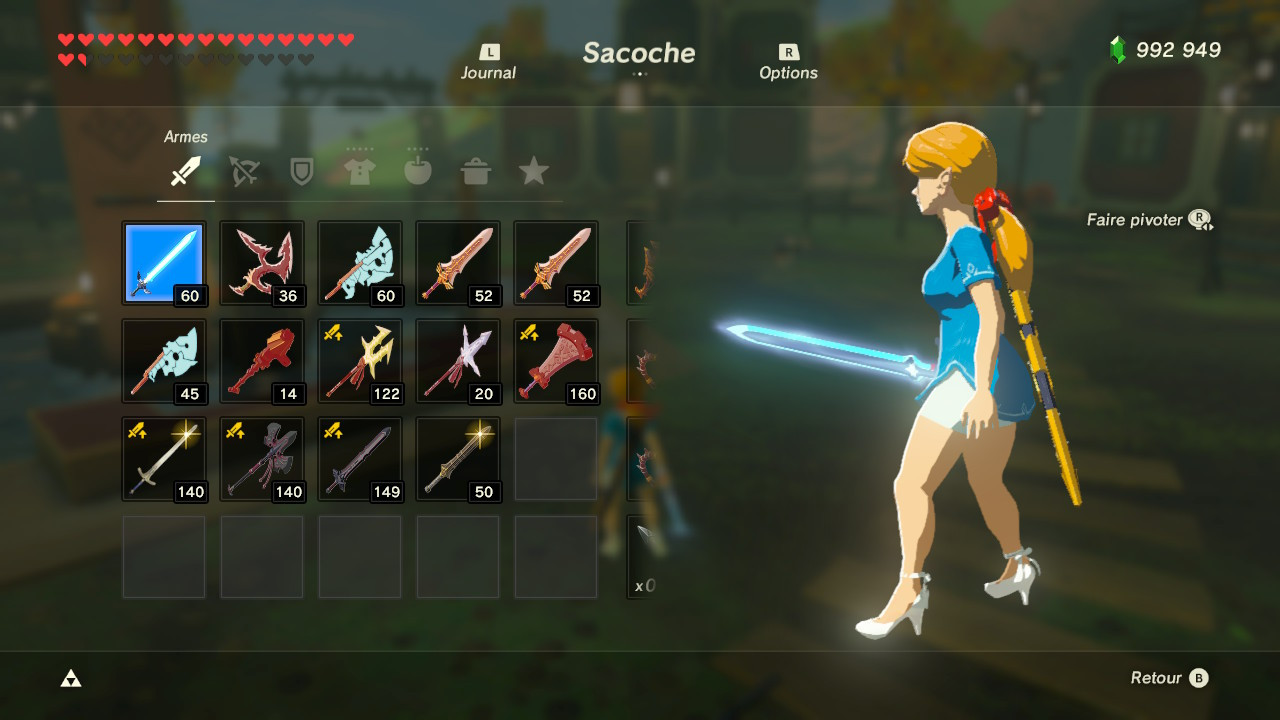Image resolution: width=1280 pixels, height=720 pixels.
Task: Open the clothing (shirt) category icon
Action: click(359, 170)
